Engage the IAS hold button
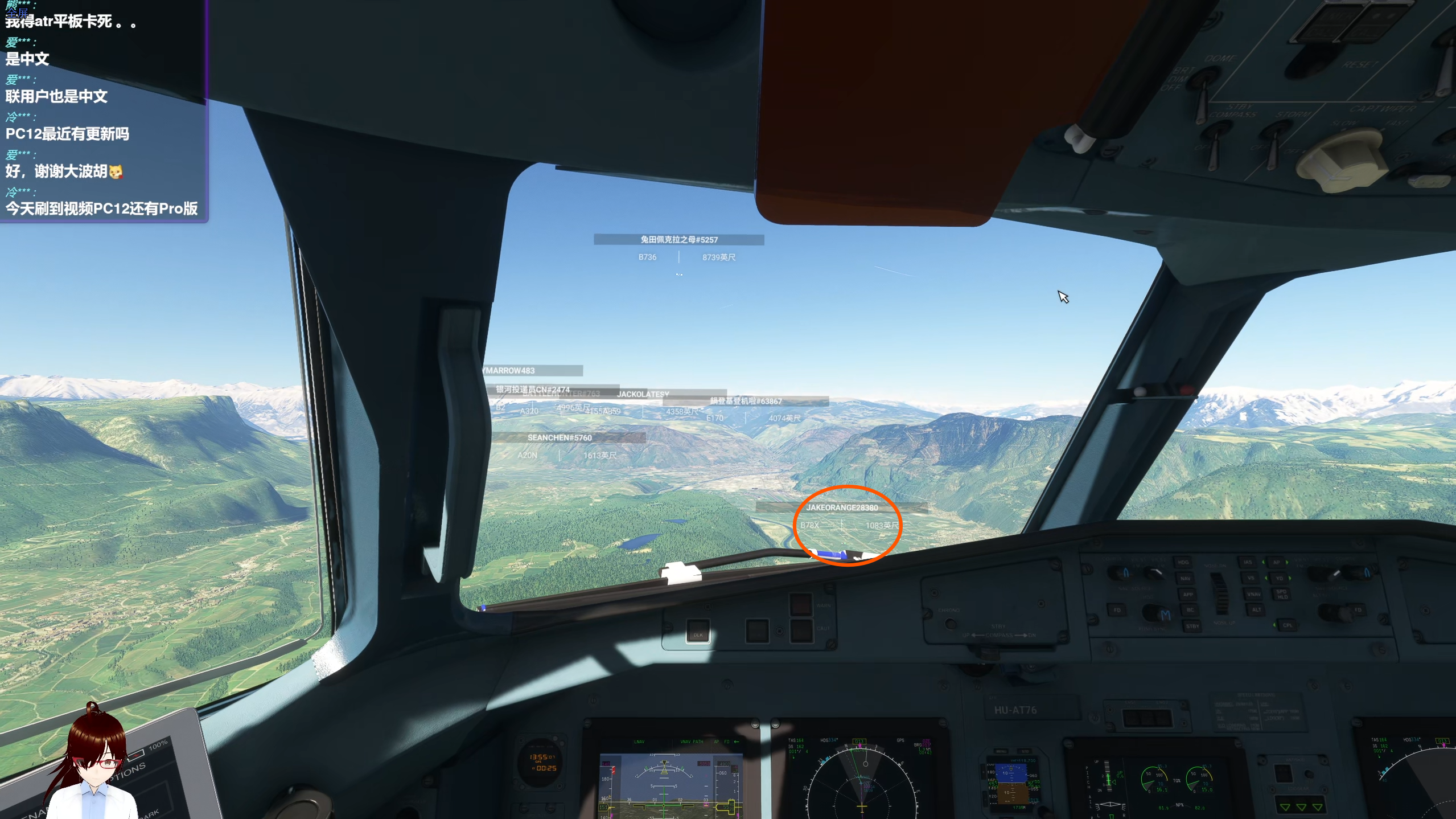The width and height of the screenshot is (1456, 819). (1248, 563)
